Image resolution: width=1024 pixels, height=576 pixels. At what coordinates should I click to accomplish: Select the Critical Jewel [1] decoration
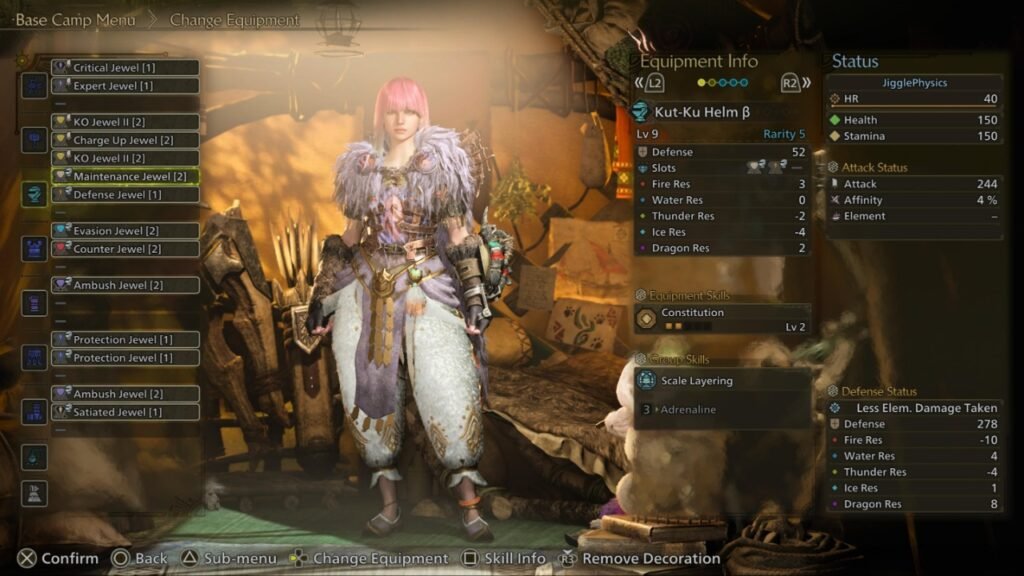pos(125,68)
